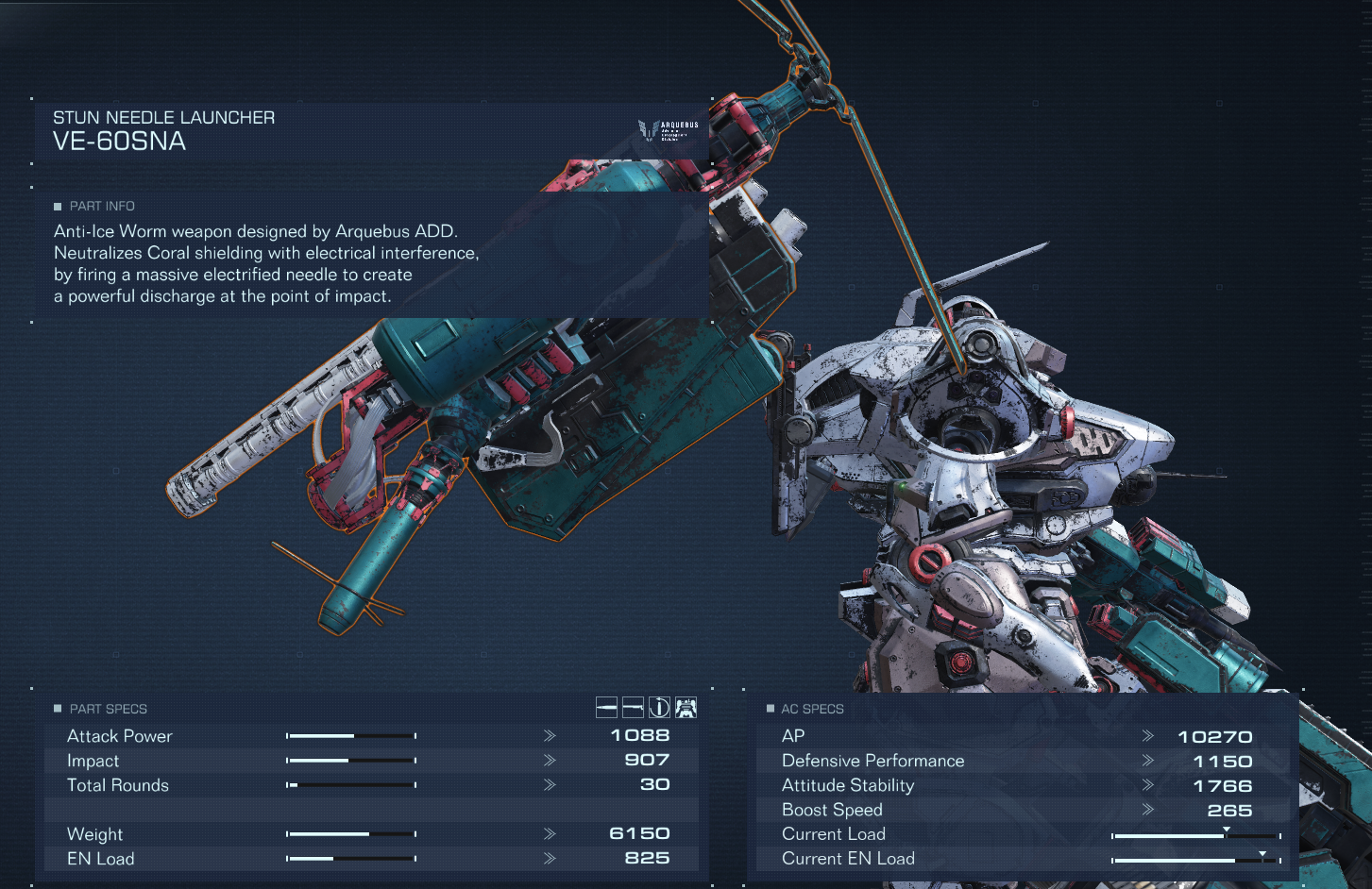Screen dimensions: 1372x889
Task: Expand the AP stat chevron
Action: click(1149, 736)
